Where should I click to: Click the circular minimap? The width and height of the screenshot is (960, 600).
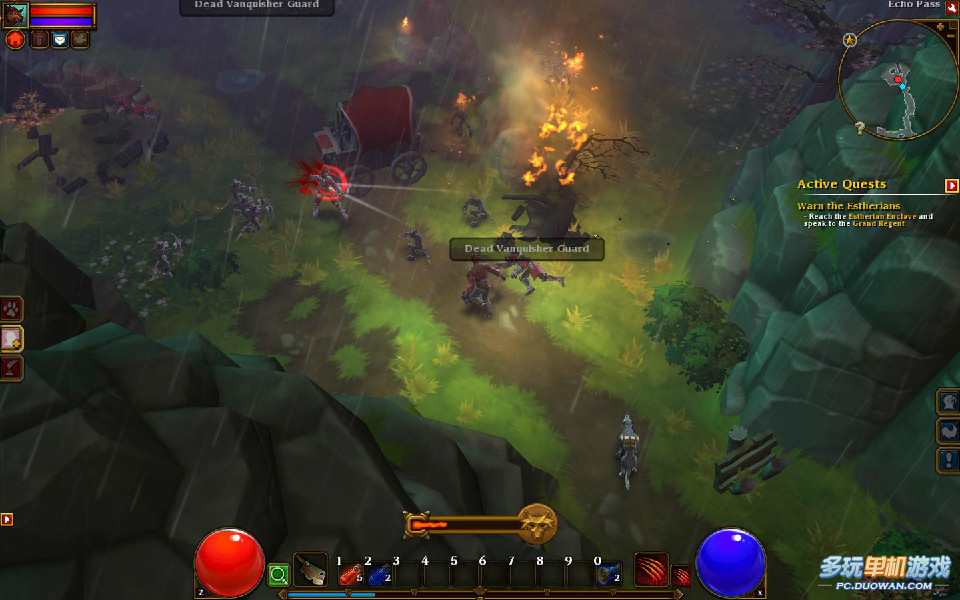point(898,80)
